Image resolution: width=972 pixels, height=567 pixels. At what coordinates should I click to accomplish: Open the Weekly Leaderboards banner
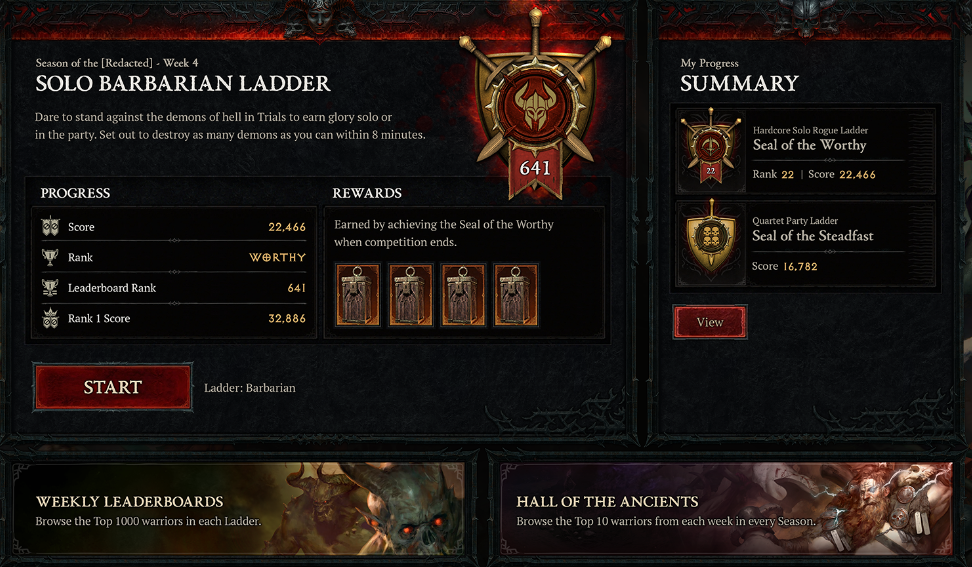[x=240, y=509]
